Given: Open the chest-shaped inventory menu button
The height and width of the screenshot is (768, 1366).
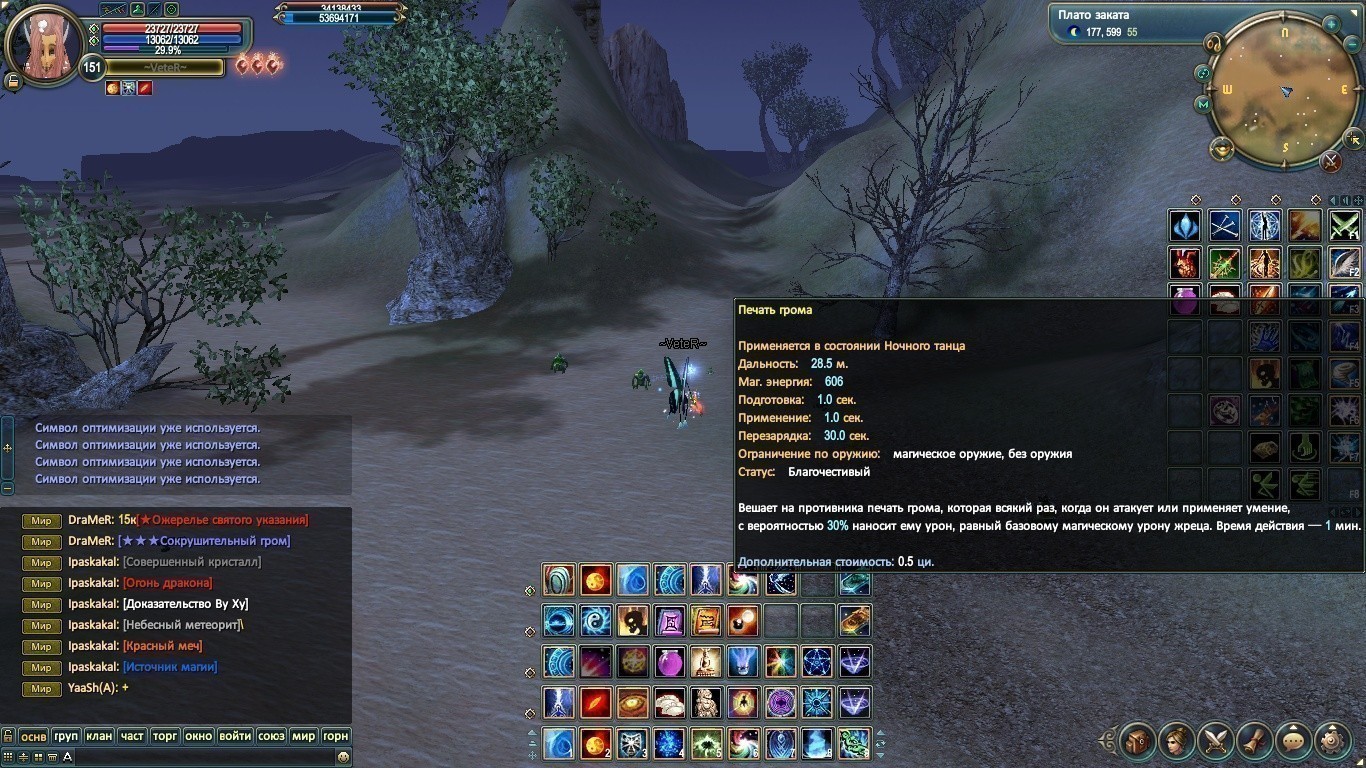Looking at the screenshot, I should [x=1137, y=741].
